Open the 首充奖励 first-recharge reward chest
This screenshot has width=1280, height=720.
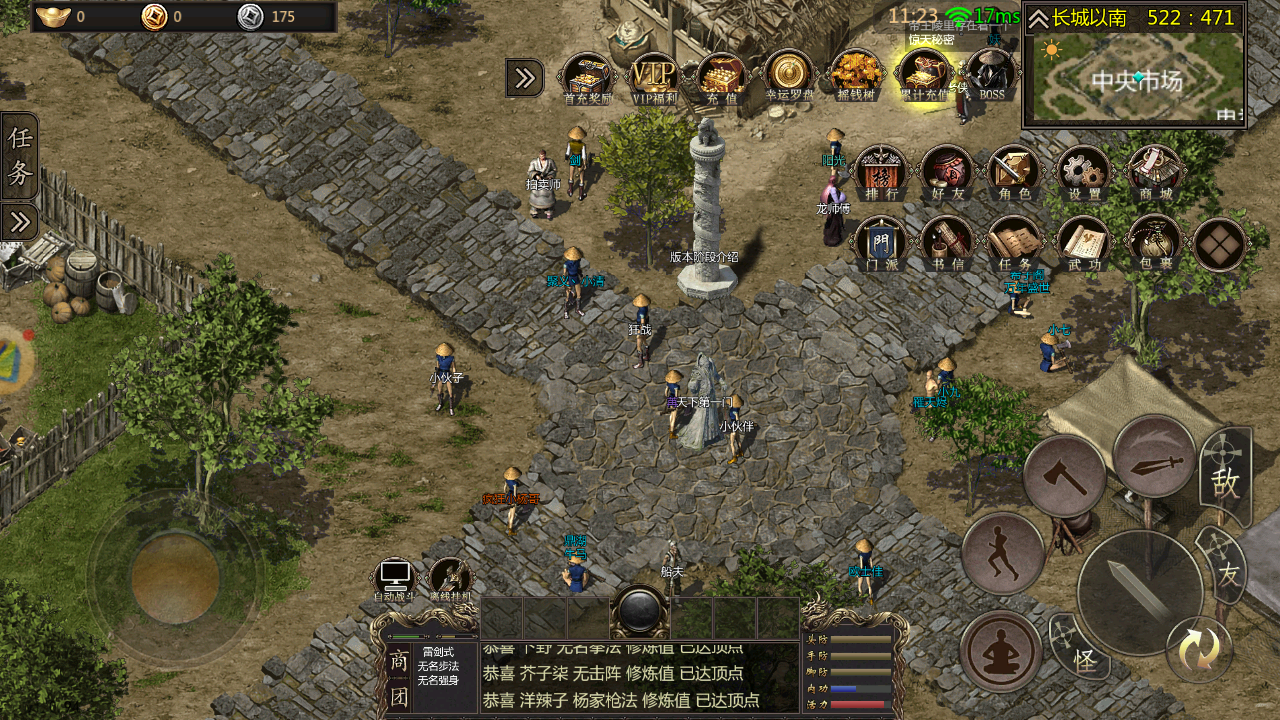point(587,76)
